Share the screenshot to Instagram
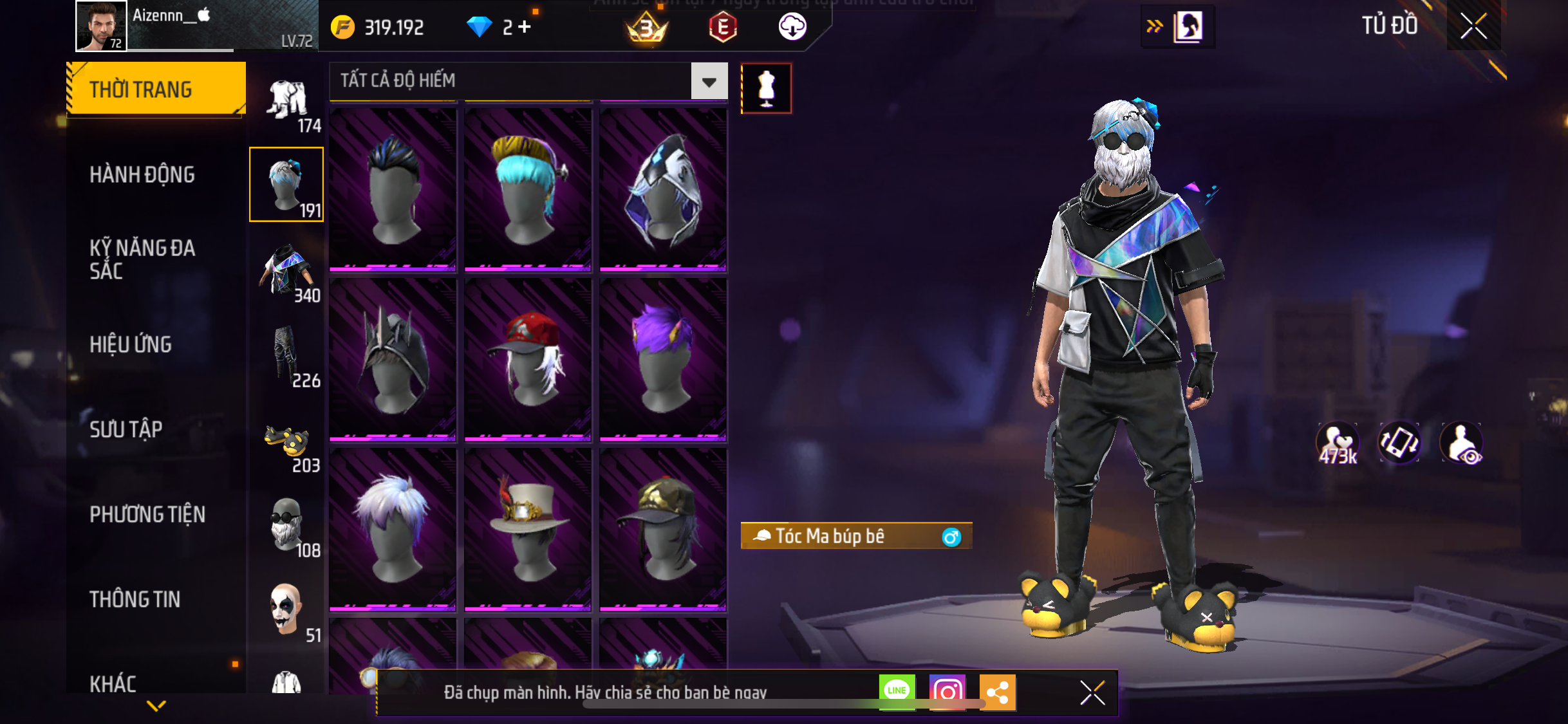Image resolution: width=1568 pixels, height=724 pixels. 947,692
